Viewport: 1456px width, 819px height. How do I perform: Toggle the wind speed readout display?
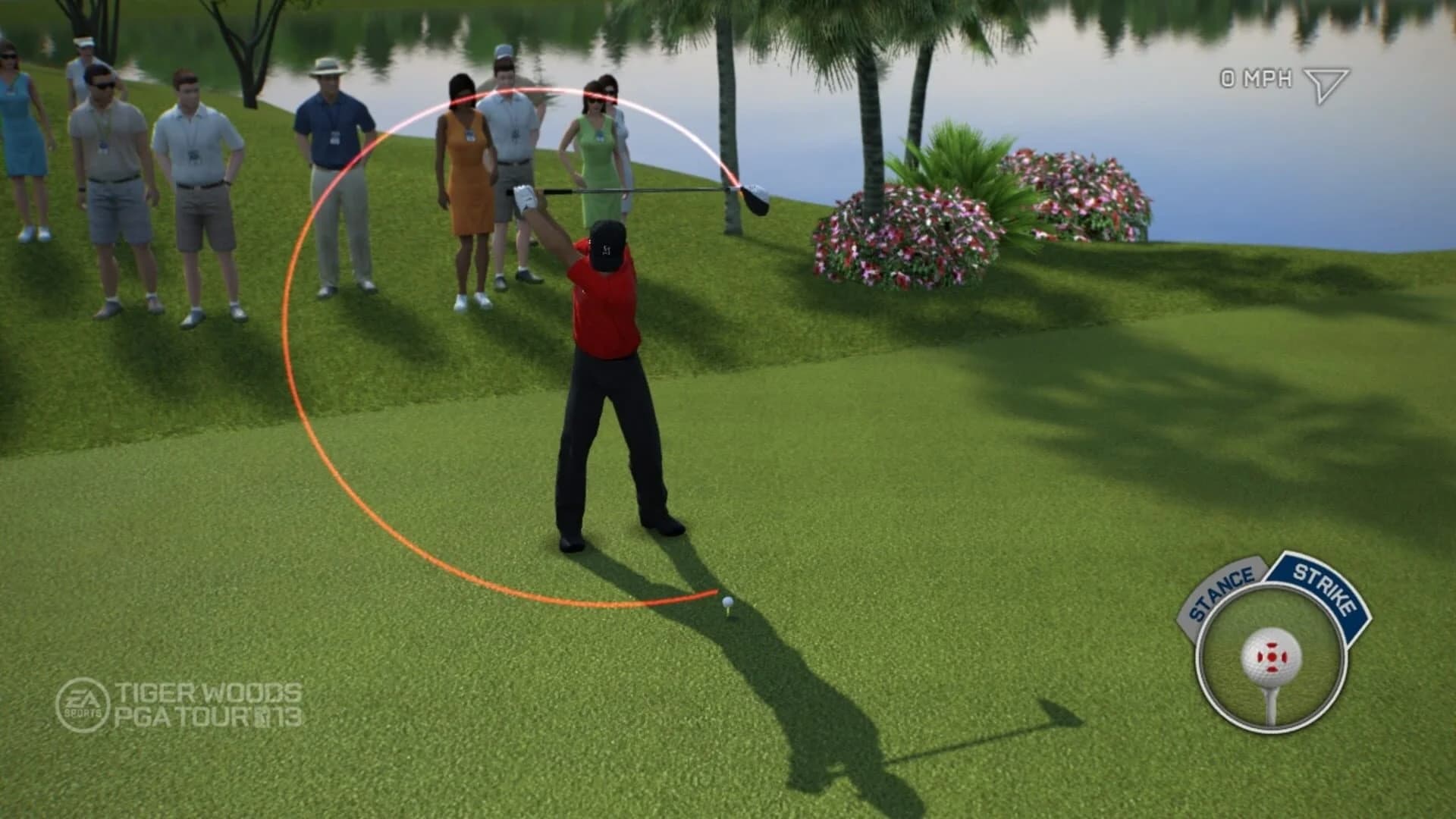pyautogui.click(x=1255, y=76)
